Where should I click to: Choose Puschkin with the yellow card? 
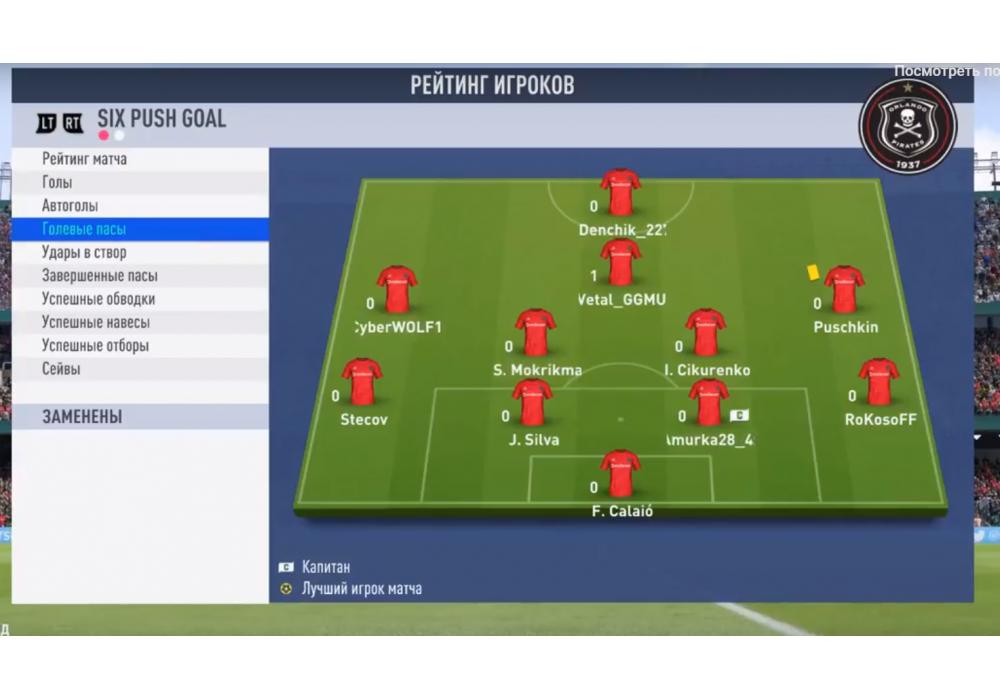(844, 290)
